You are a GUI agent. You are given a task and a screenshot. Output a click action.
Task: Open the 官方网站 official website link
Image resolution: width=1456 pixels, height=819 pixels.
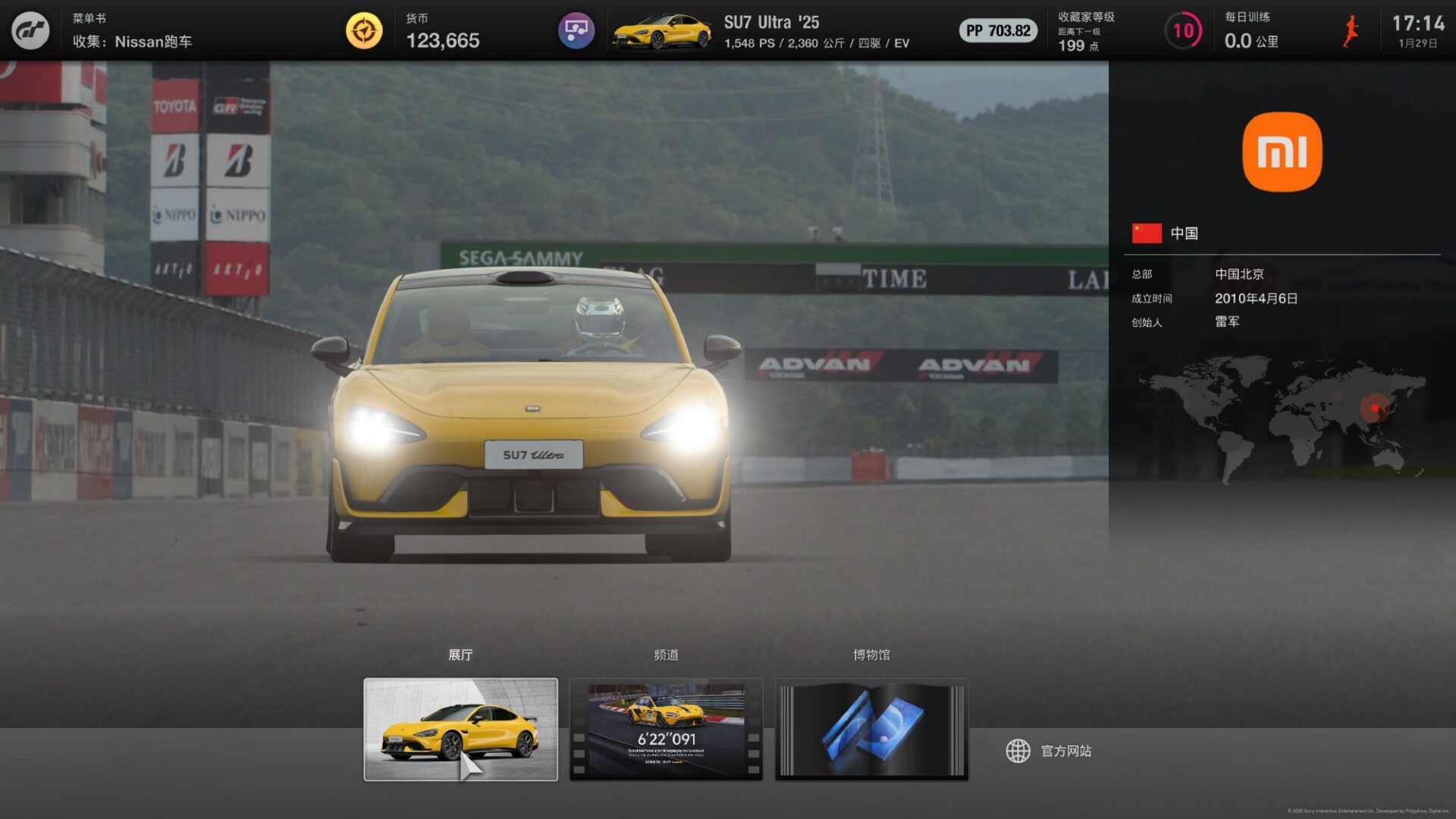[1066, 751]
